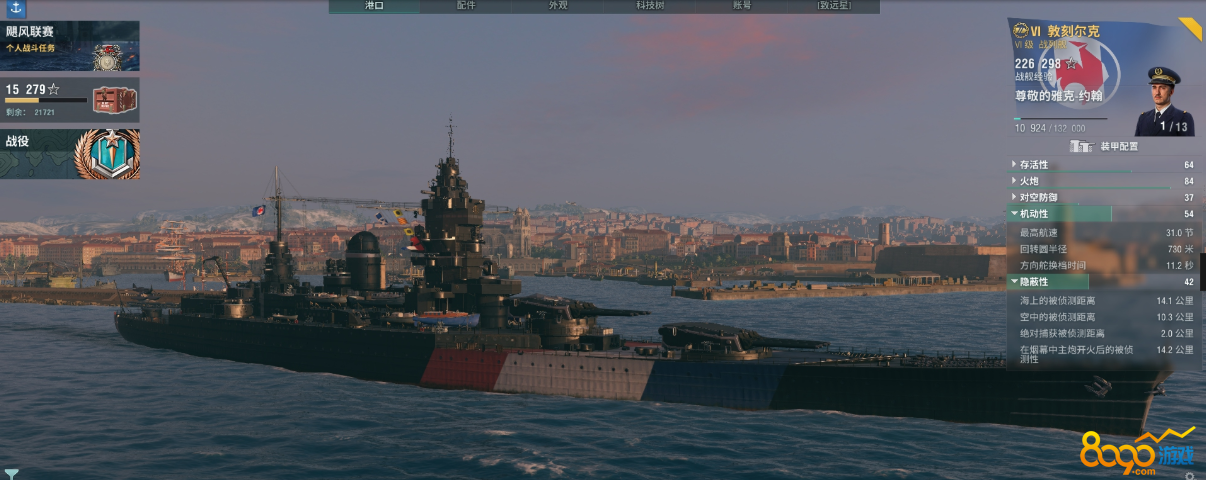Select the 外观 (Exterior) tab
The height and width of the screenshot is (480, 1206).
coord(558,6)
